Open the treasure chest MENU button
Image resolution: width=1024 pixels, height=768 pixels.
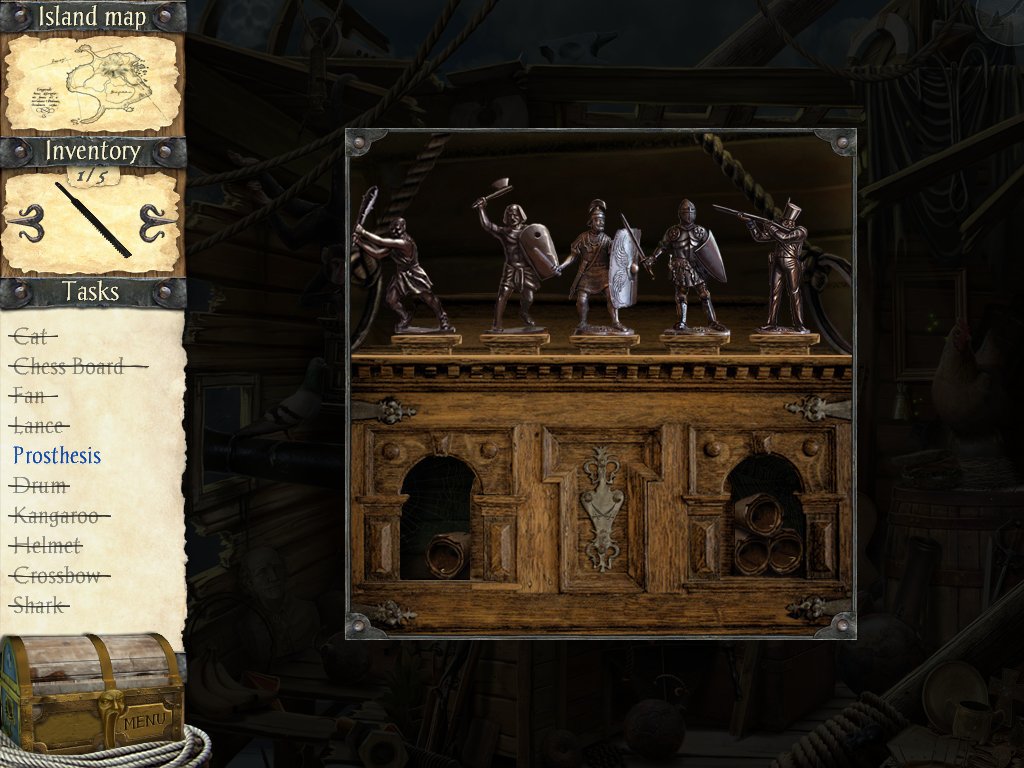click(x=145, y=721)
